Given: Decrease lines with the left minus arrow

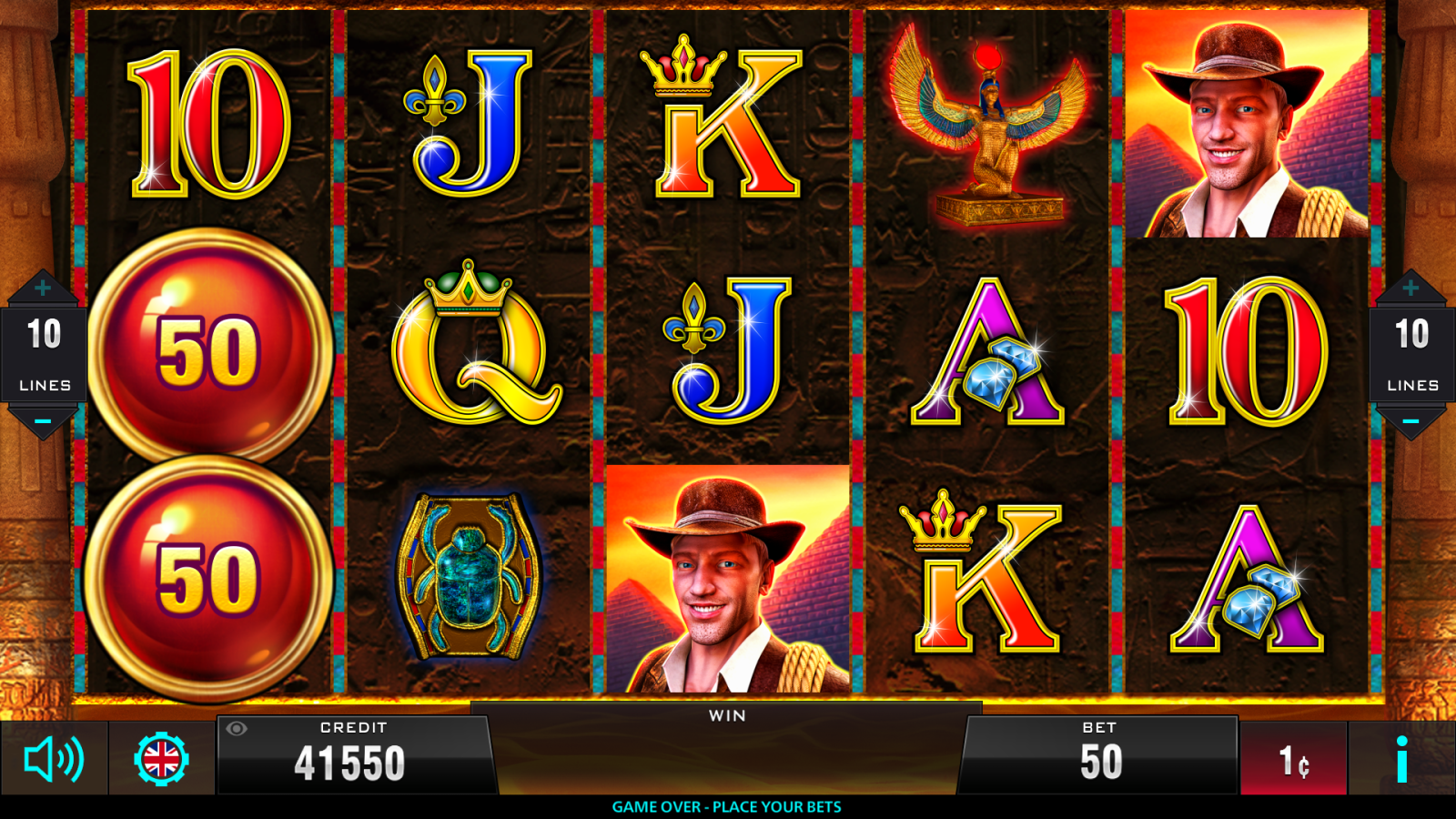Looking at the screenshot, I should click(43, 421).
